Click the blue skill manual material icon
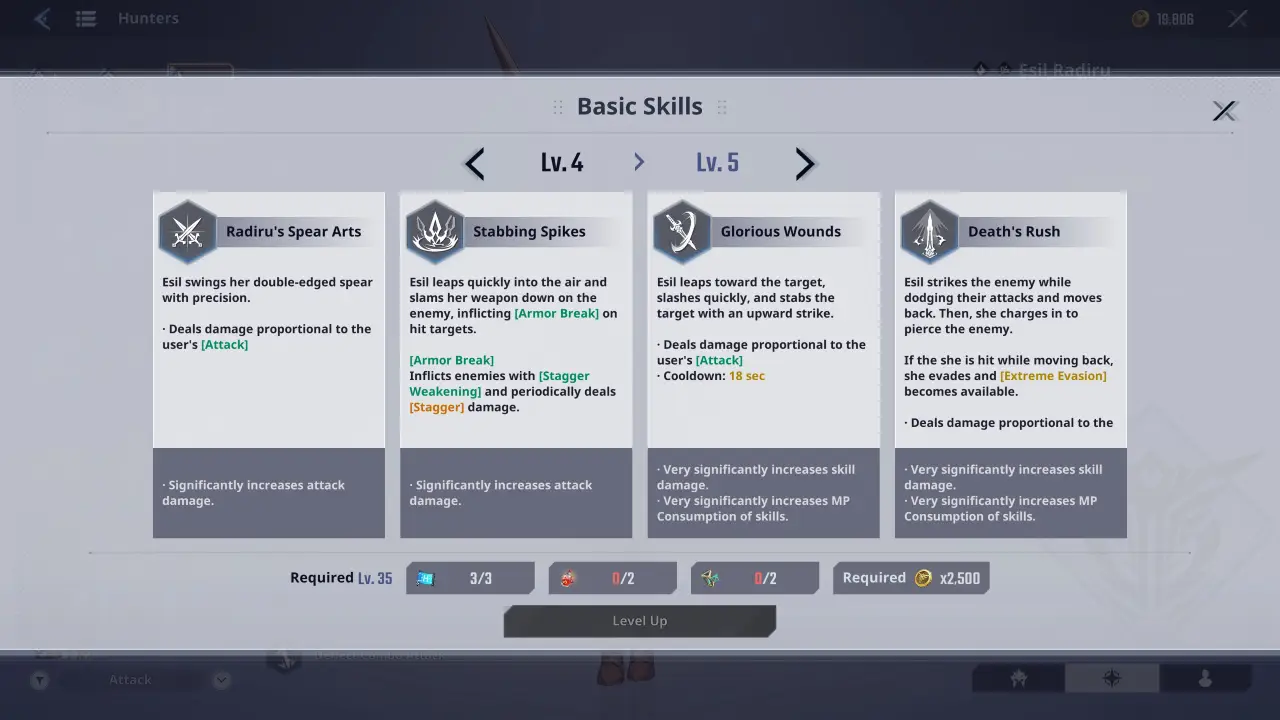This screenshot has width=1280, height=720. click(x=424, y=578)
